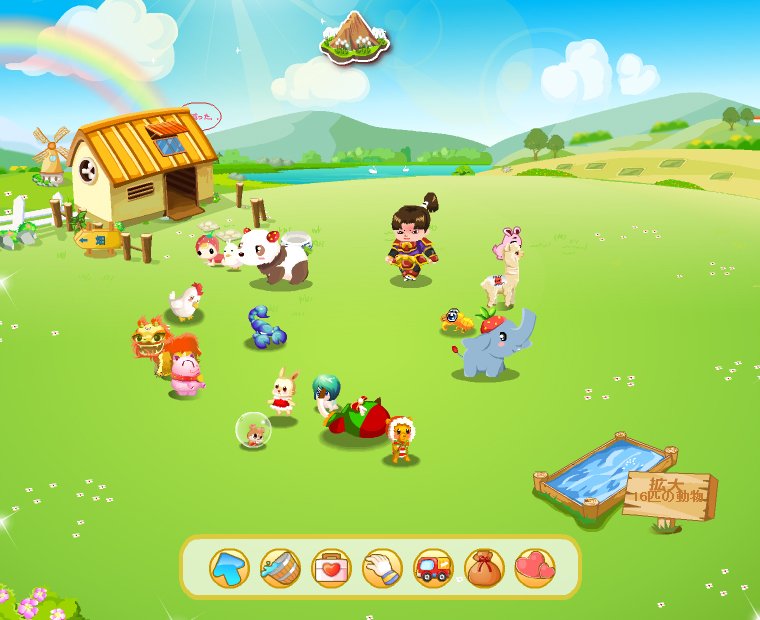
Task: Open the floating mountain island icon
Action: pyautogui.click(x=355, y=35)
